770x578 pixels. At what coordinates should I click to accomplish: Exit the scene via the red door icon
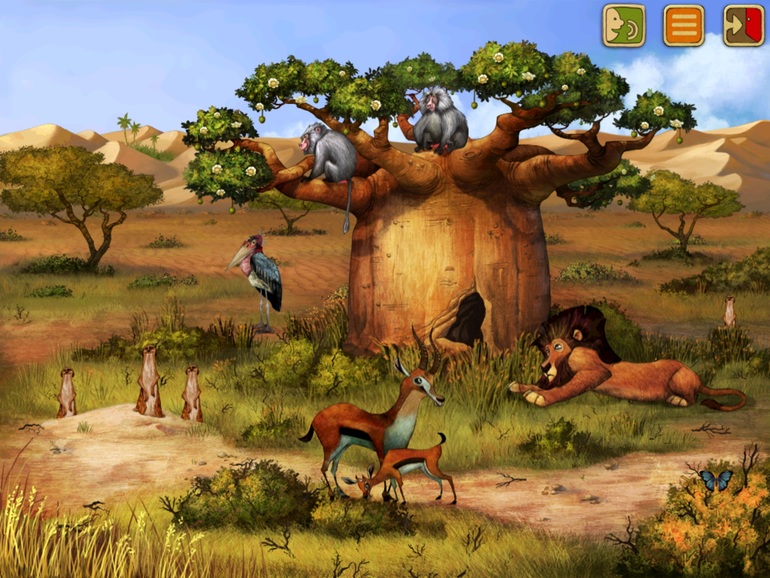click(743, 26)
